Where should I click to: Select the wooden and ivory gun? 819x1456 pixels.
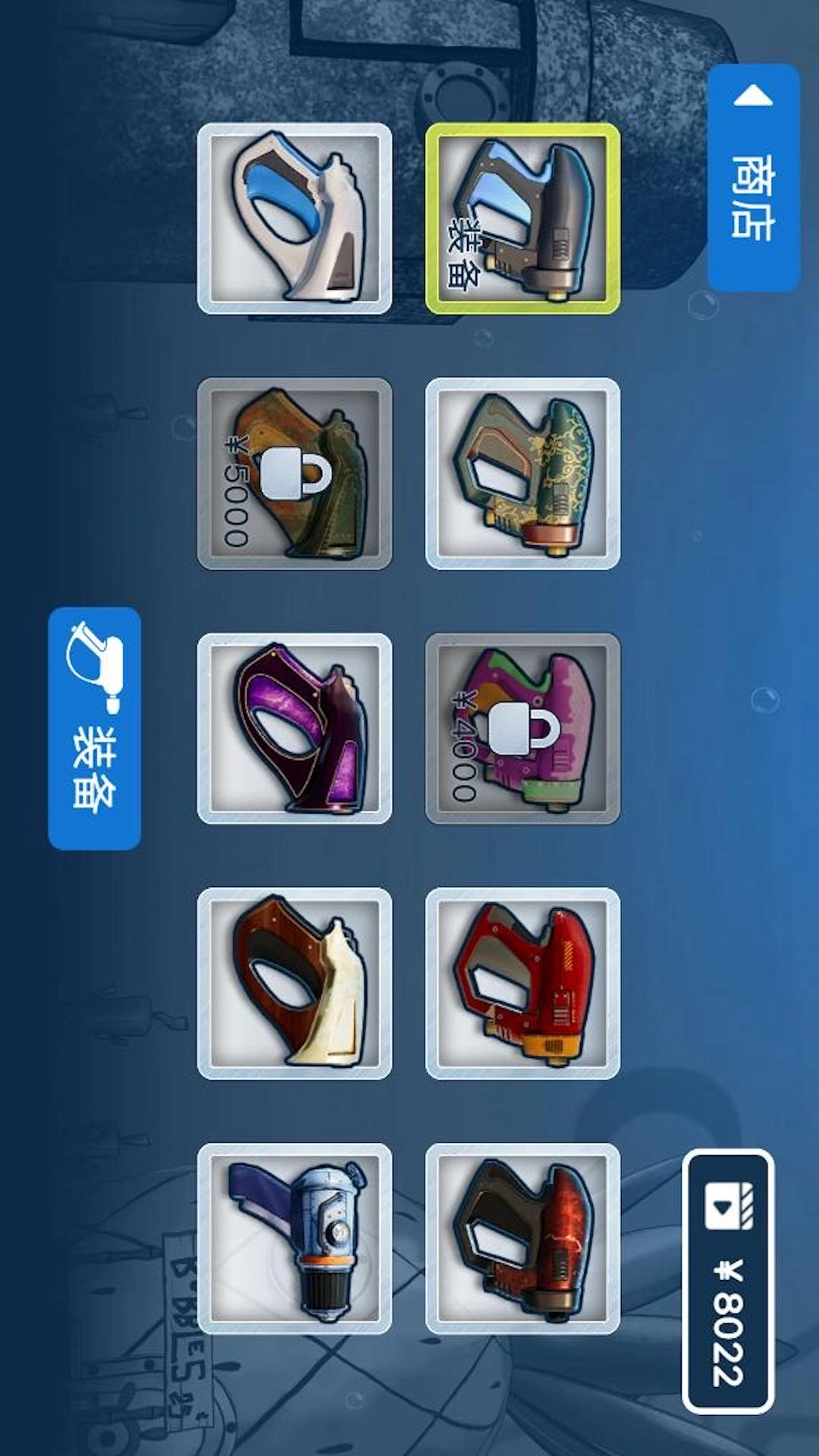click(x=294, y=984)
